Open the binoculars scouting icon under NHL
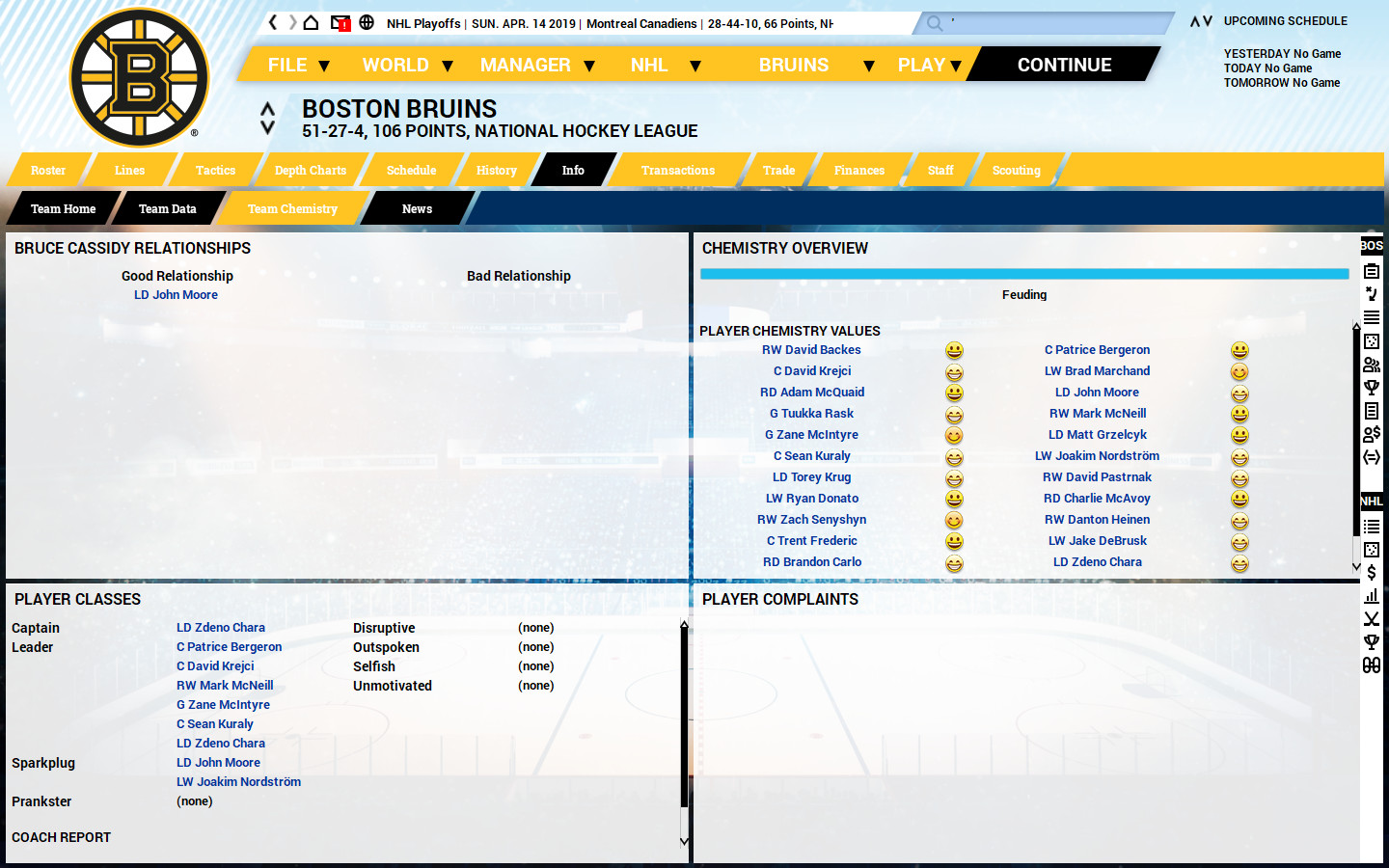 1372,664
